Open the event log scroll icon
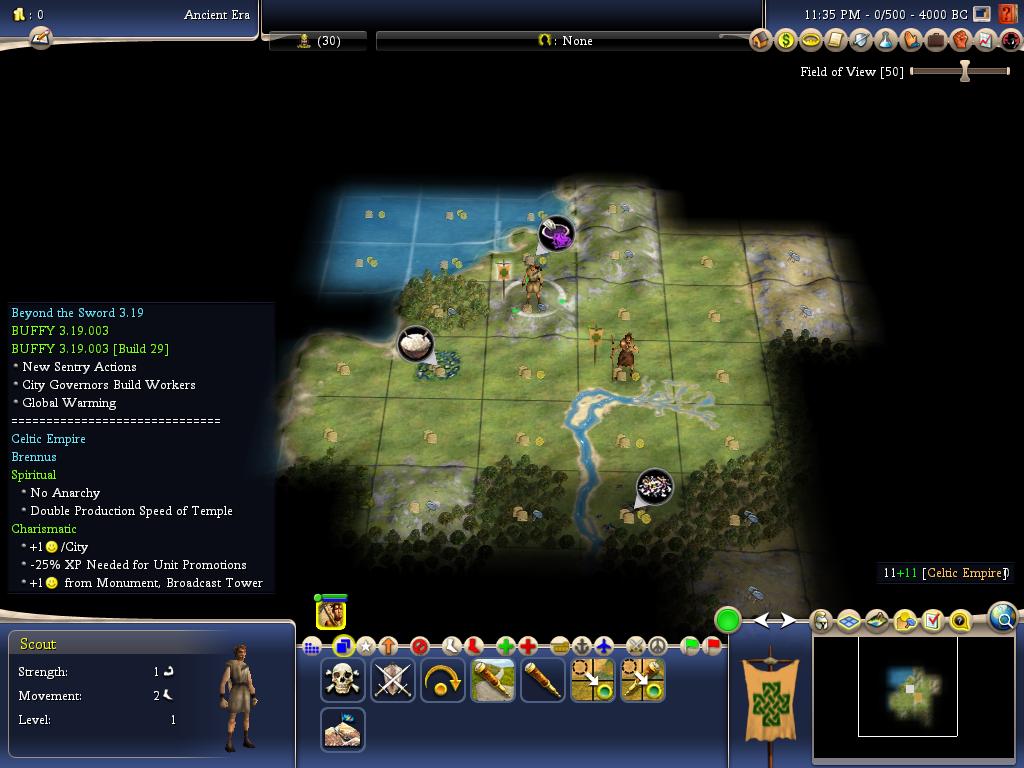This screenshot has width=1024, height=768. tap(40, 38)
